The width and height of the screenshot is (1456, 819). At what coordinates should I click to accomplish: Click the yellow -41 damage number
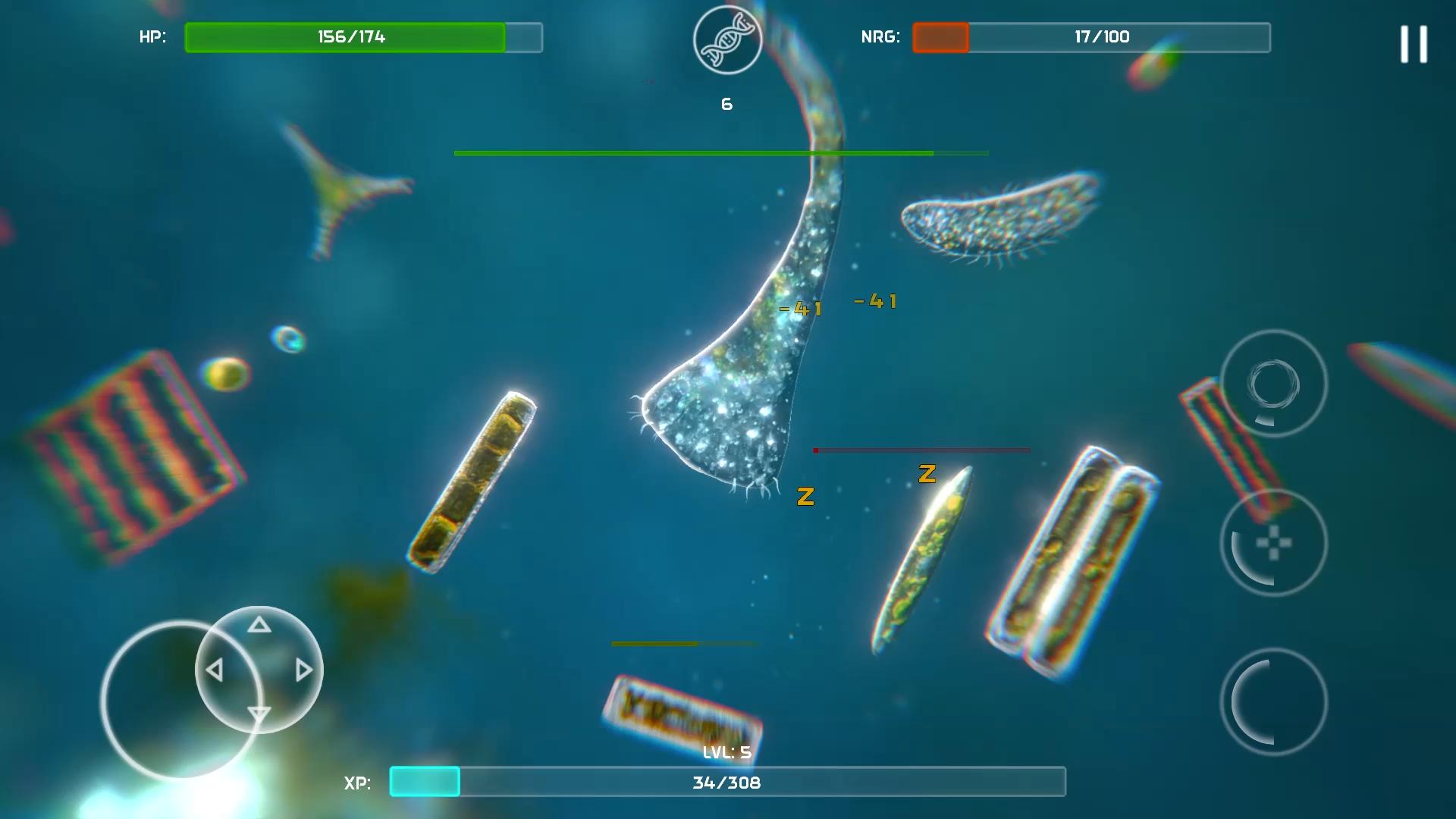coord(801,308)
